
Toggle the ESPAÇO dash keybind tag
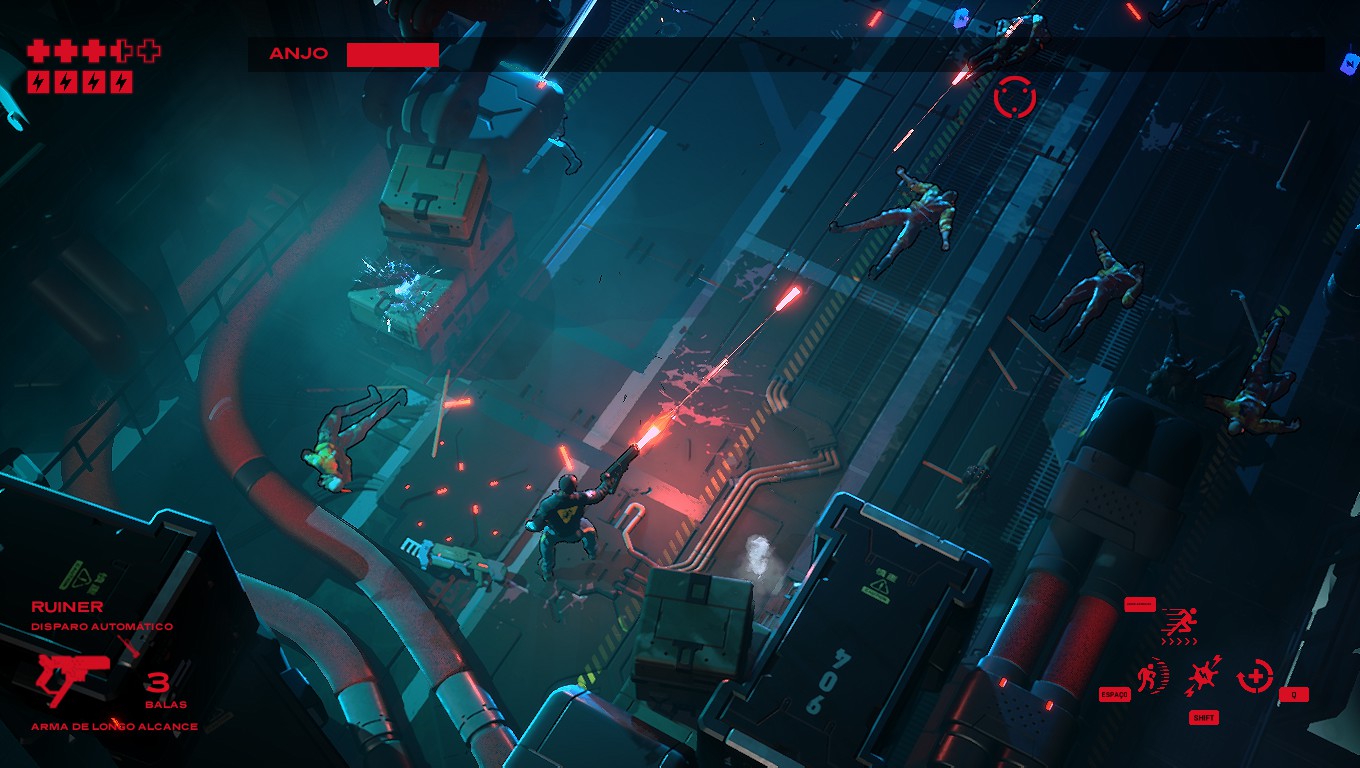point(1114,694)
